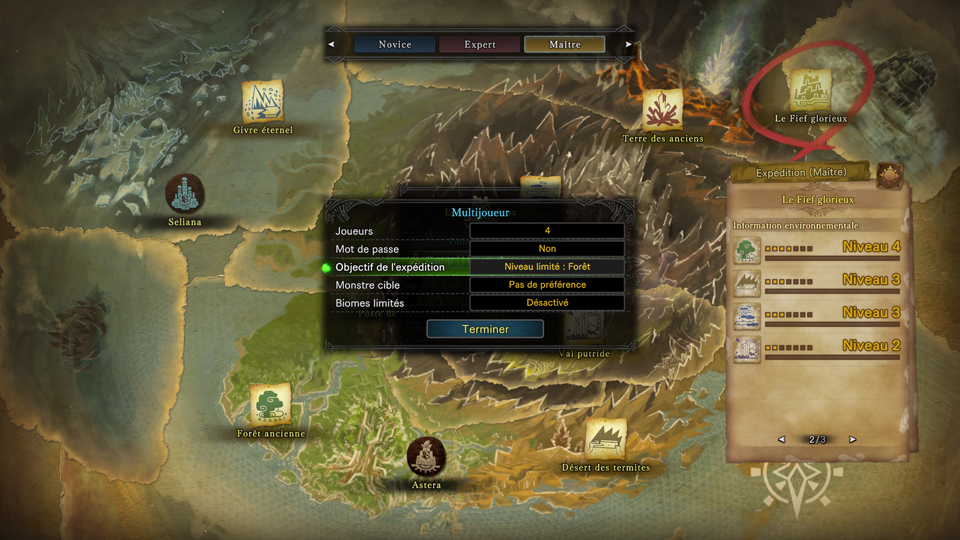Toggle the Mot de passe setting
Image resolution: width=960 pixels, height=540 pixels.
(x=547, y=249)
